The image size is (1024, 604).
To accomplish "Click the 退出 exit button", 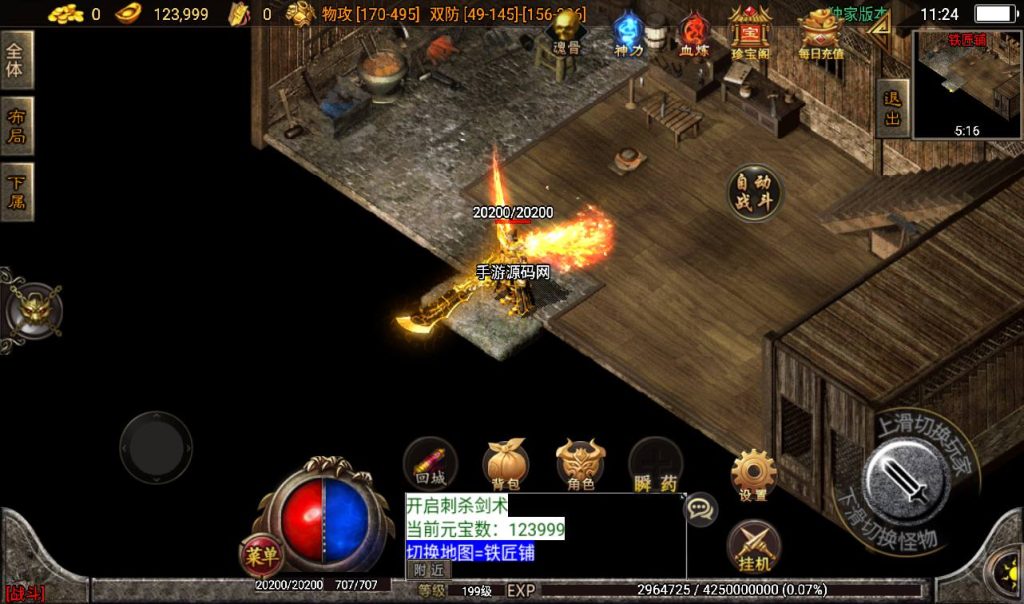I will 892,108.
